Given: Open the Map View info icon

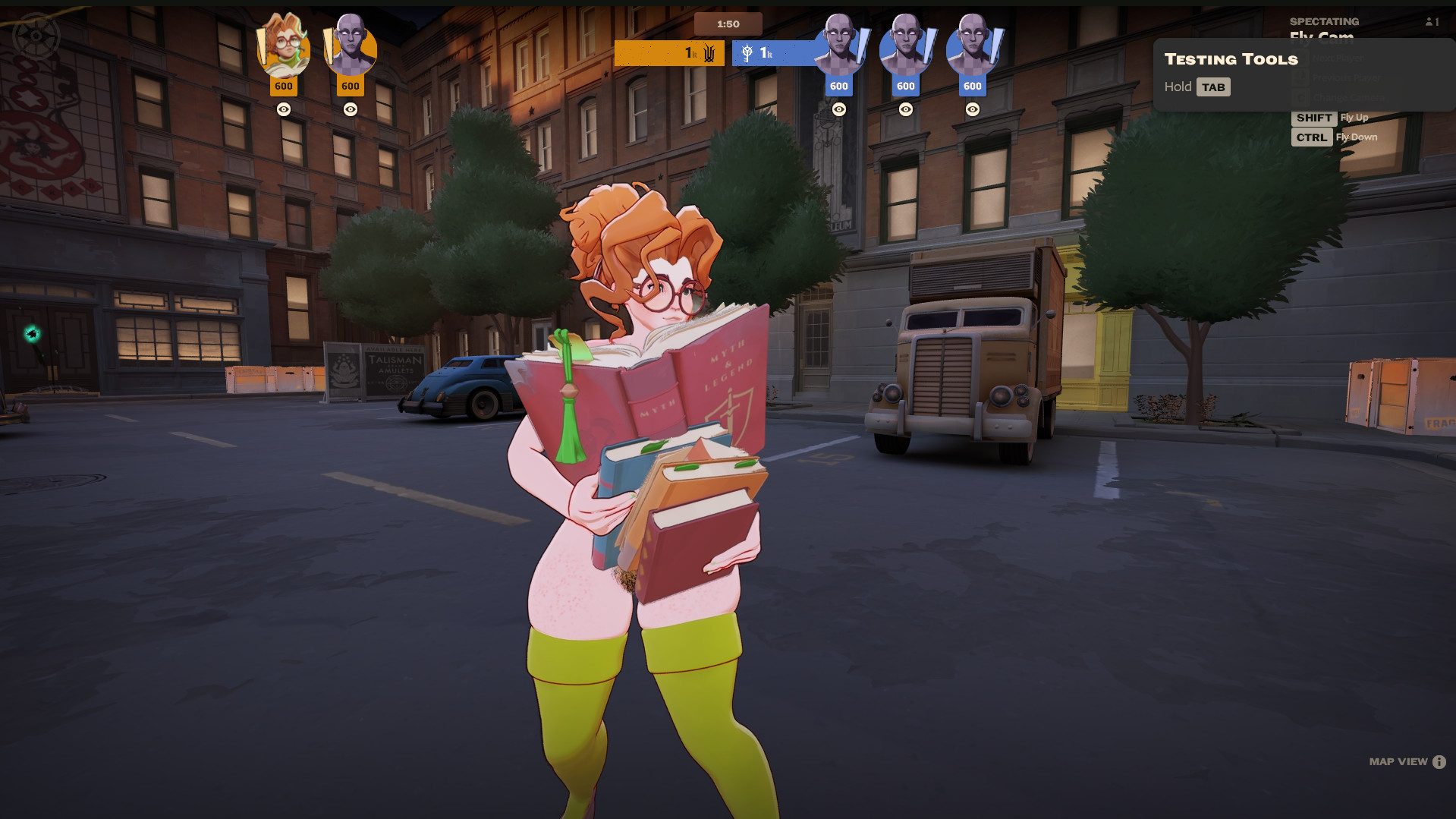Looking at the screenshot, I should [1439, 762].
